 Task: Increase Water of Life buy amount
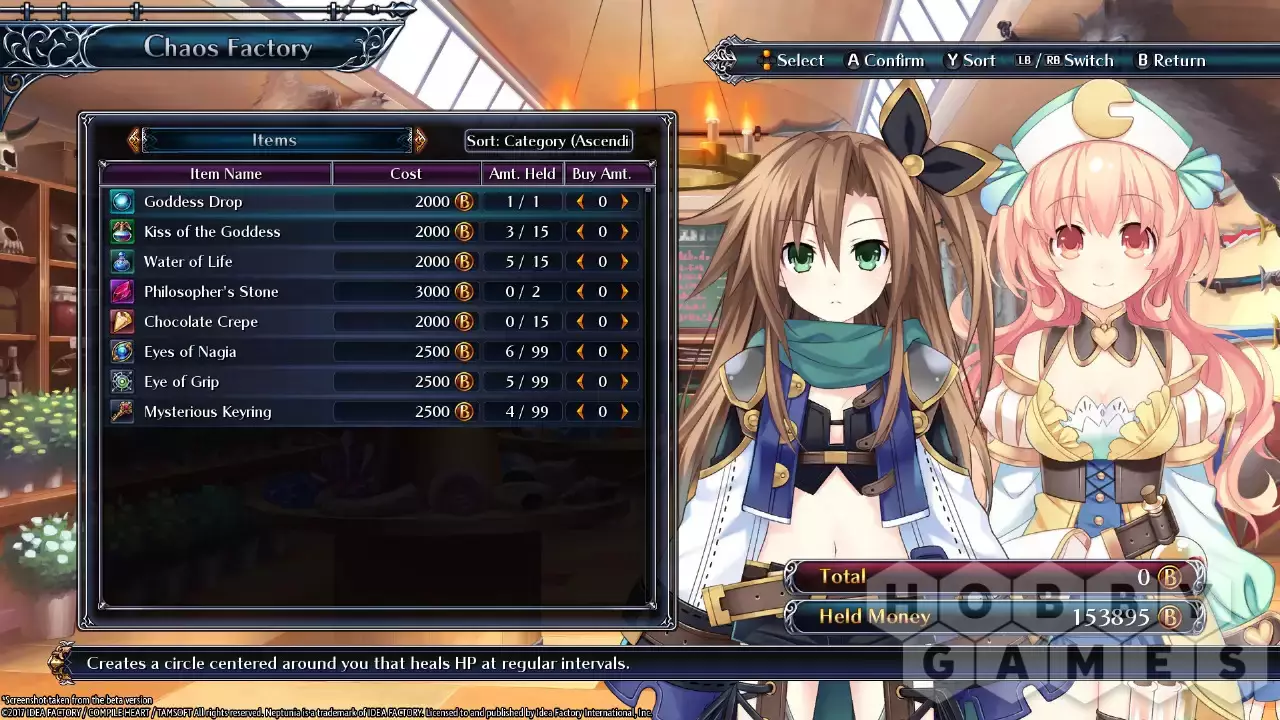[625, 262]
